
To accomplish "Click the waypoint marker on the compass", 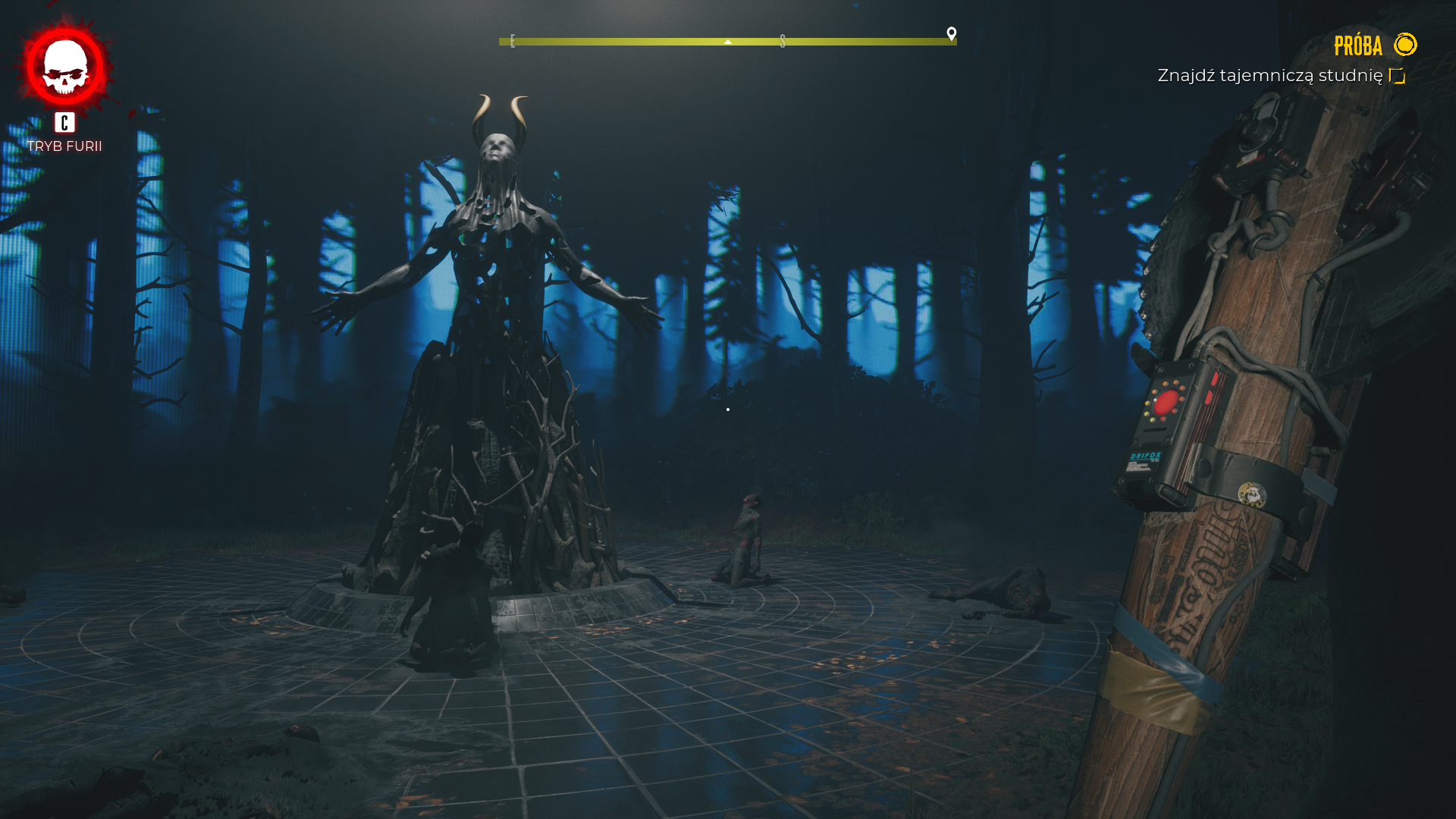I will [x=952, y=33].
